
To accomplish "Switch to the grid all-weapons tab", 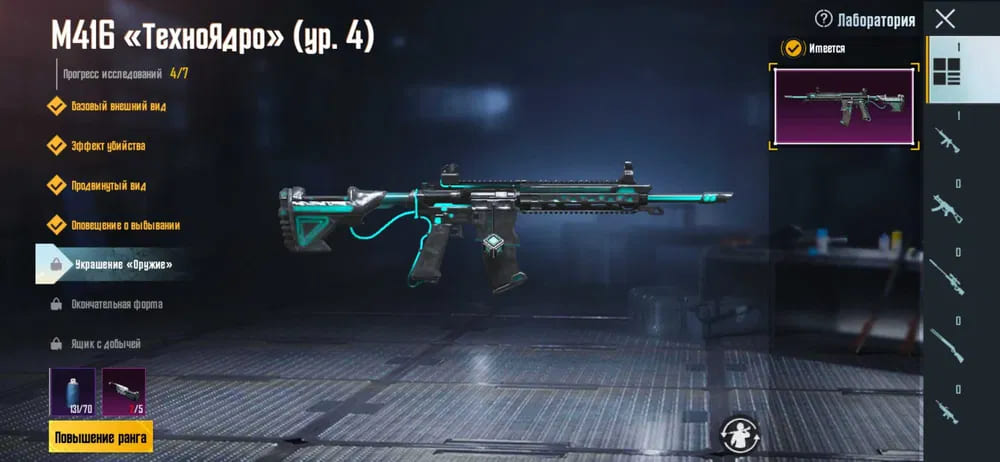I will (x=945, y=71).
